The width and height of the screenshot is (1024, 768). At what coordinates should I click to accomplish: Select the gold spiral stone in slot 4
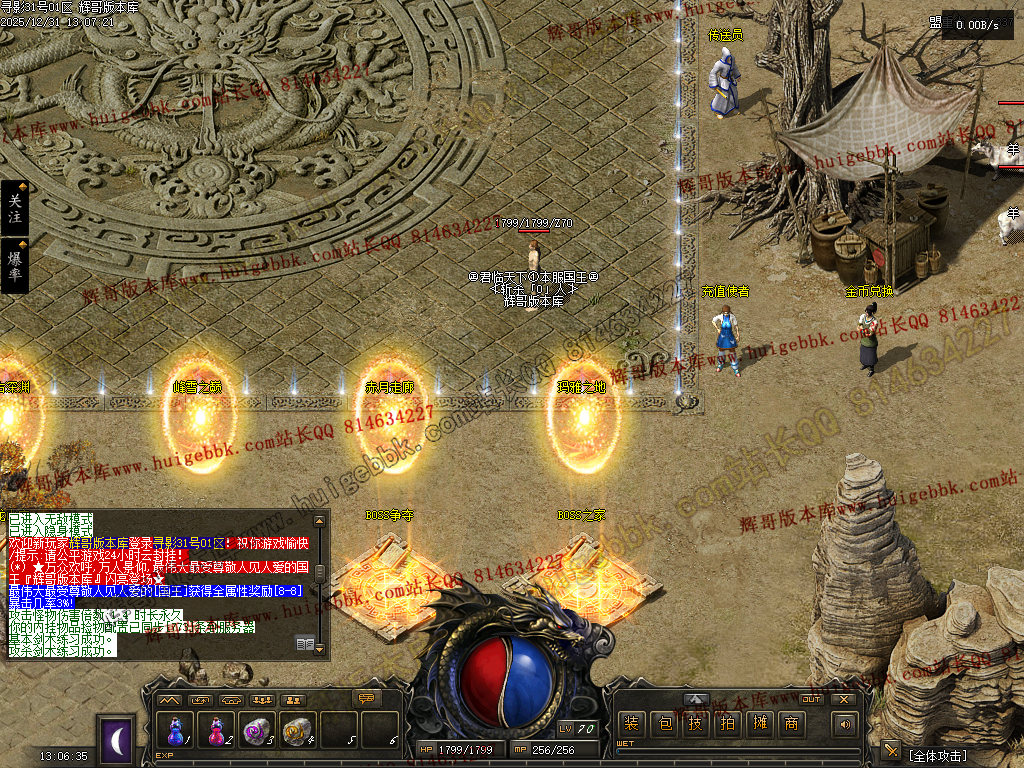298,731
